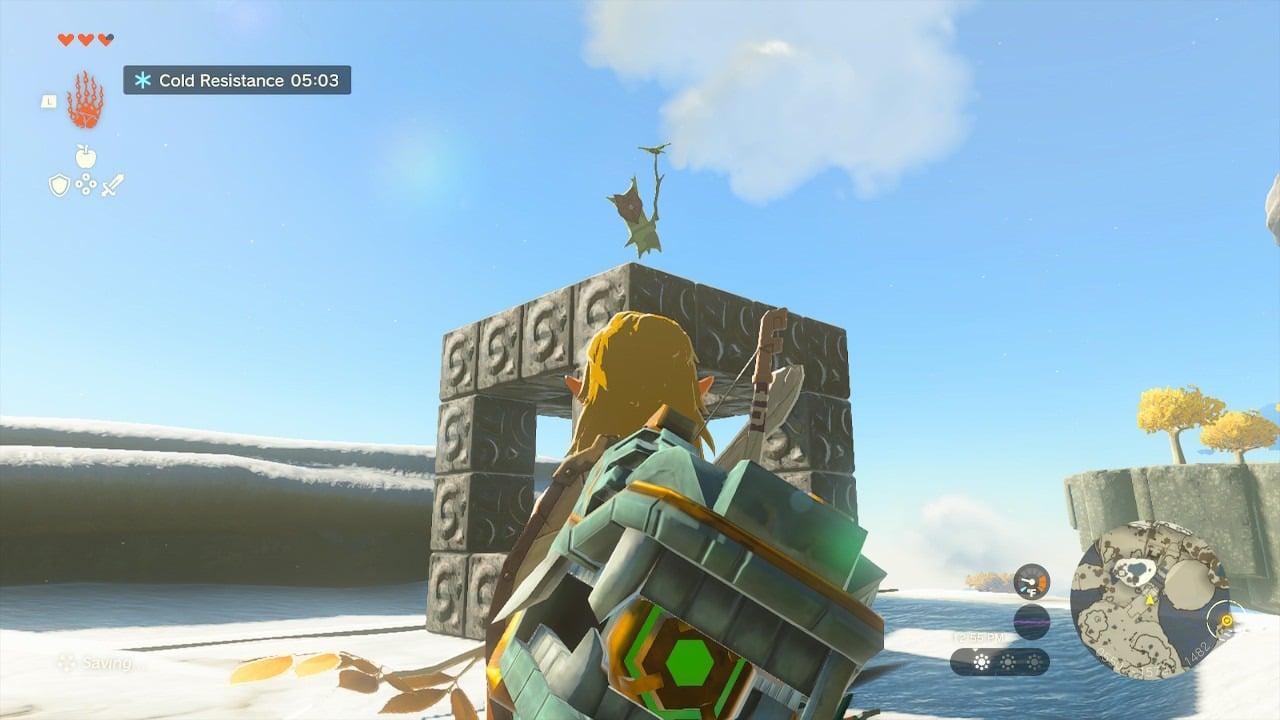Screen dimensions: 1280x720
Task: Open the sword weapon quick-select icon
Action: click(112, 185)
